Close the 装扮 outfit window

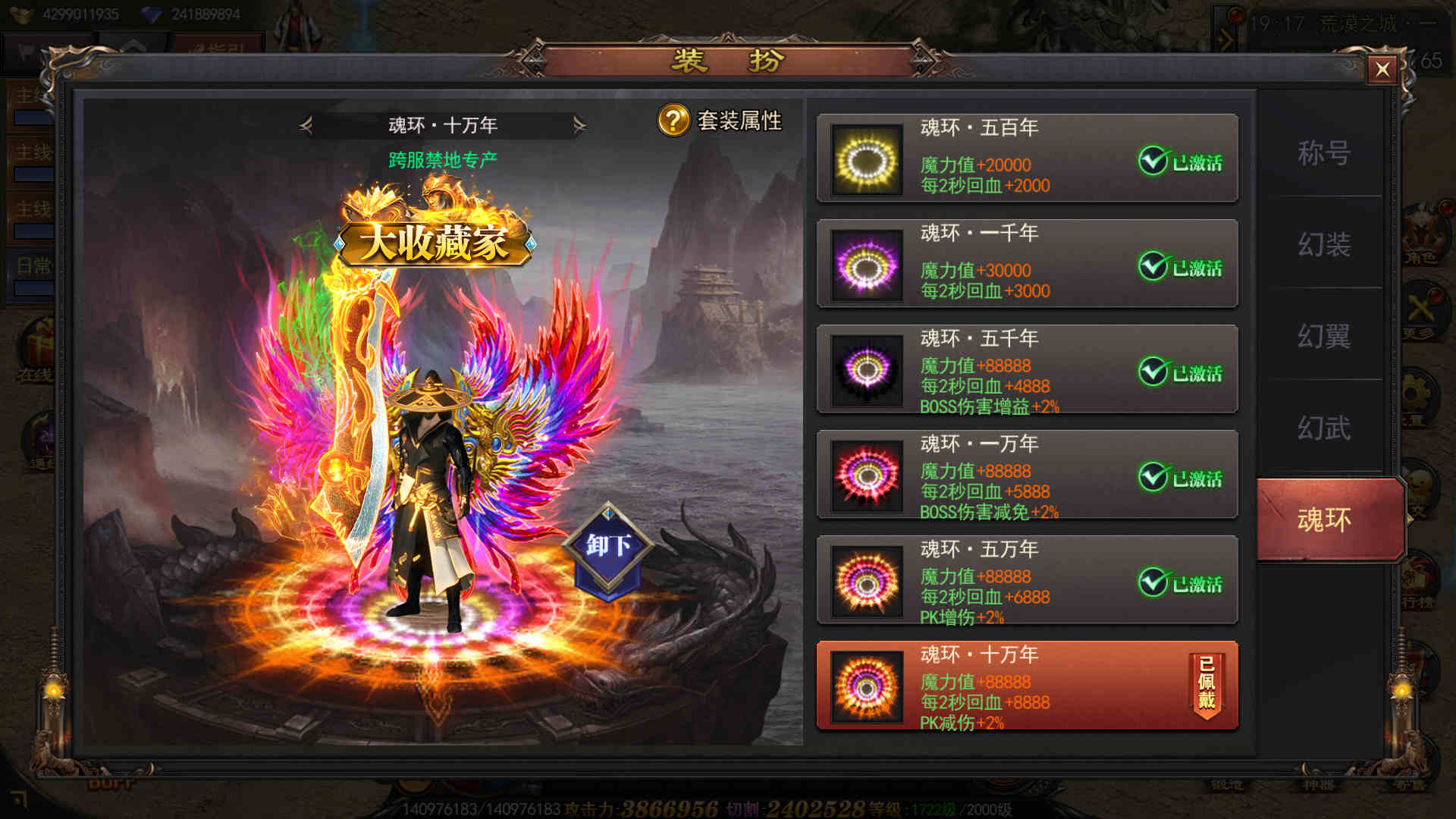1382,70
